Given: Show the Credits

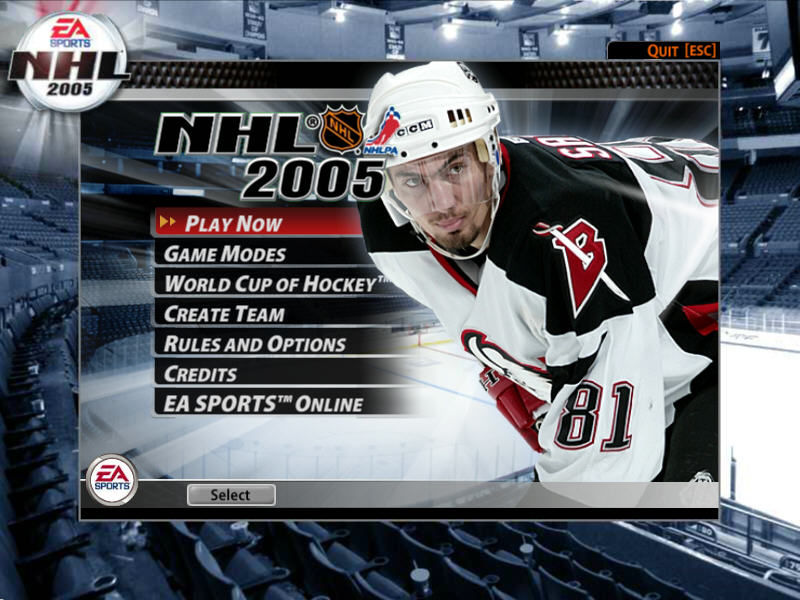Looking at the screenshot, I should pyautogui.click(x=201, y=374).
